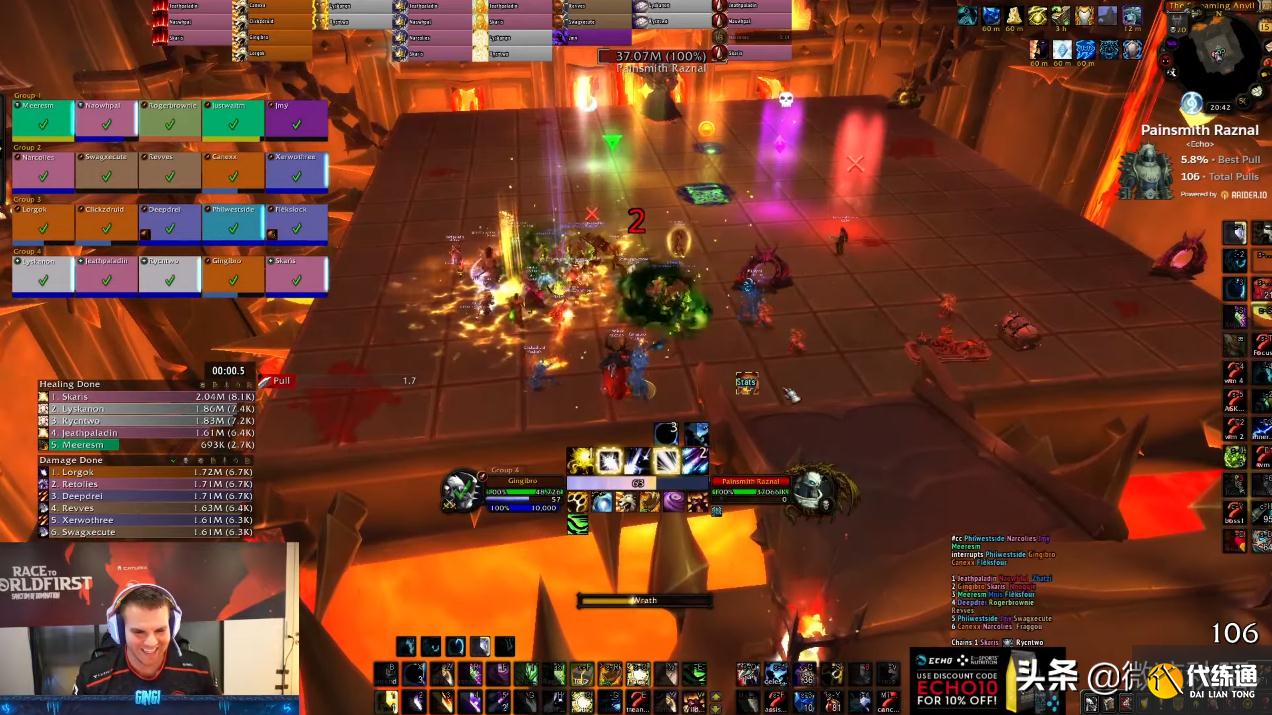Click the Pull timer button
1272x715 pixels.
point(281,381)
